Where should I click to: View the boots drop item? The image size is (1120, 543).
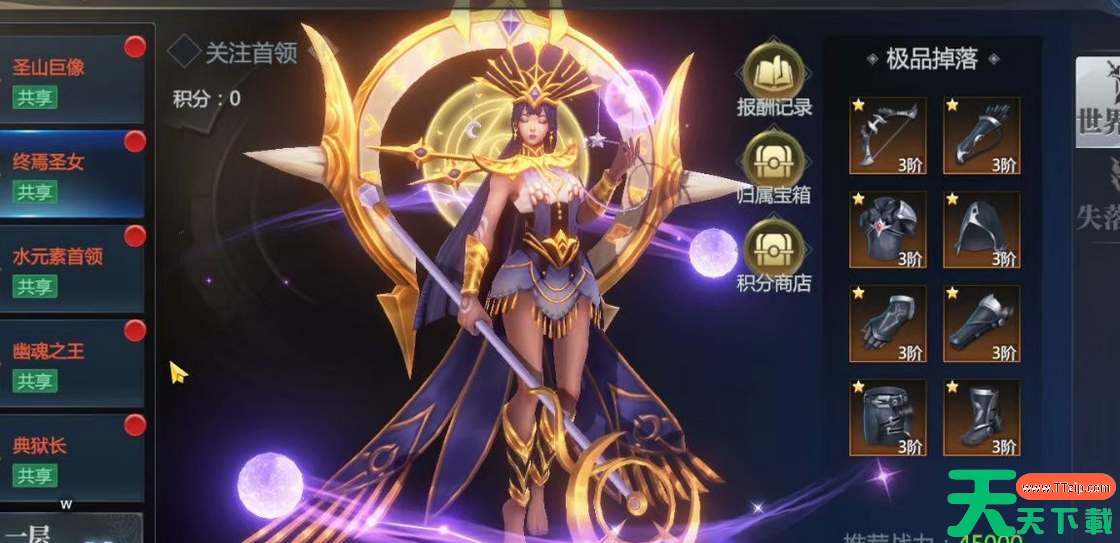981,417
